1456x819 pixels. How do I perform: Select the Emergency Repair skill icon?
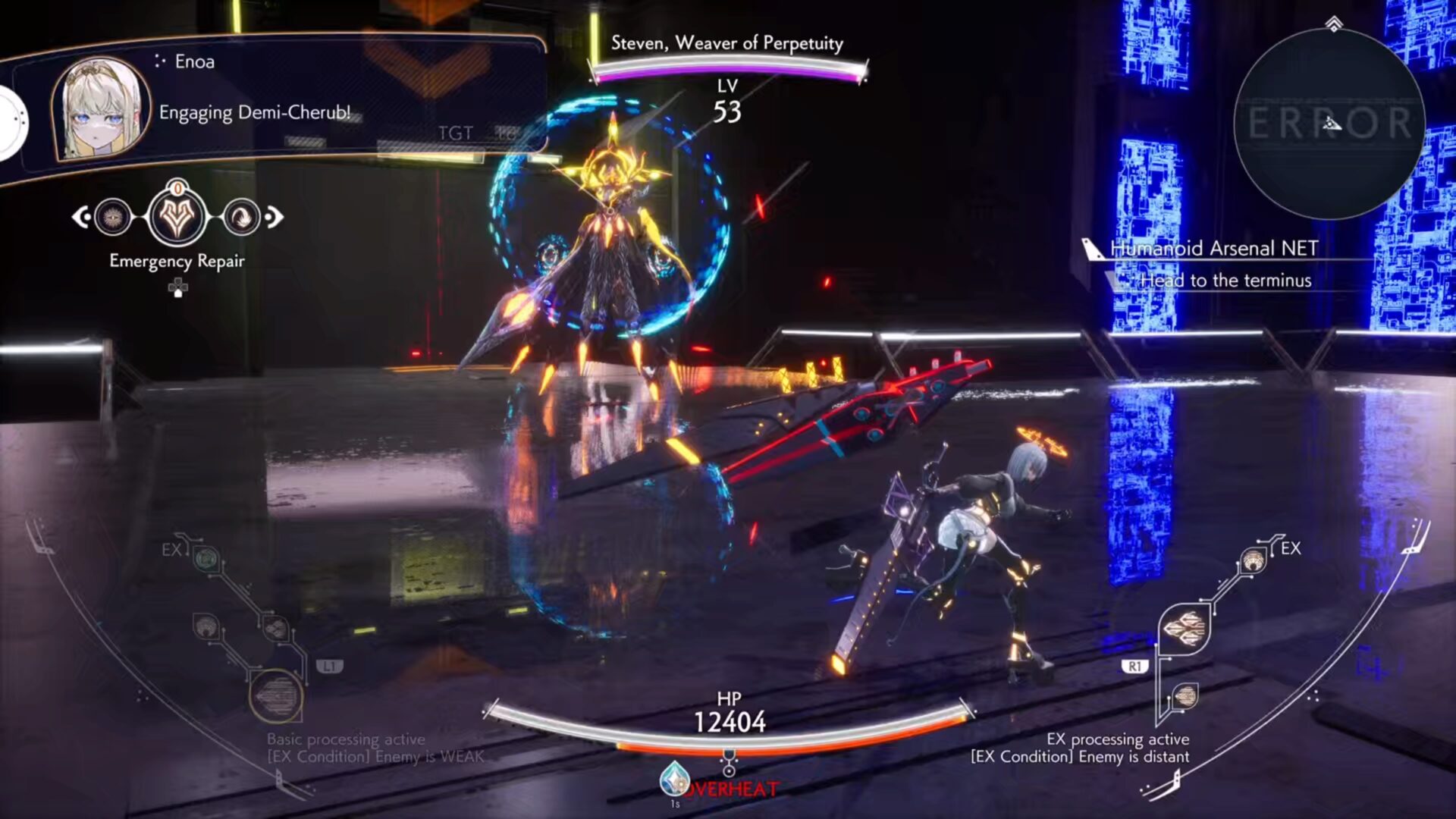tap(177, 218)
